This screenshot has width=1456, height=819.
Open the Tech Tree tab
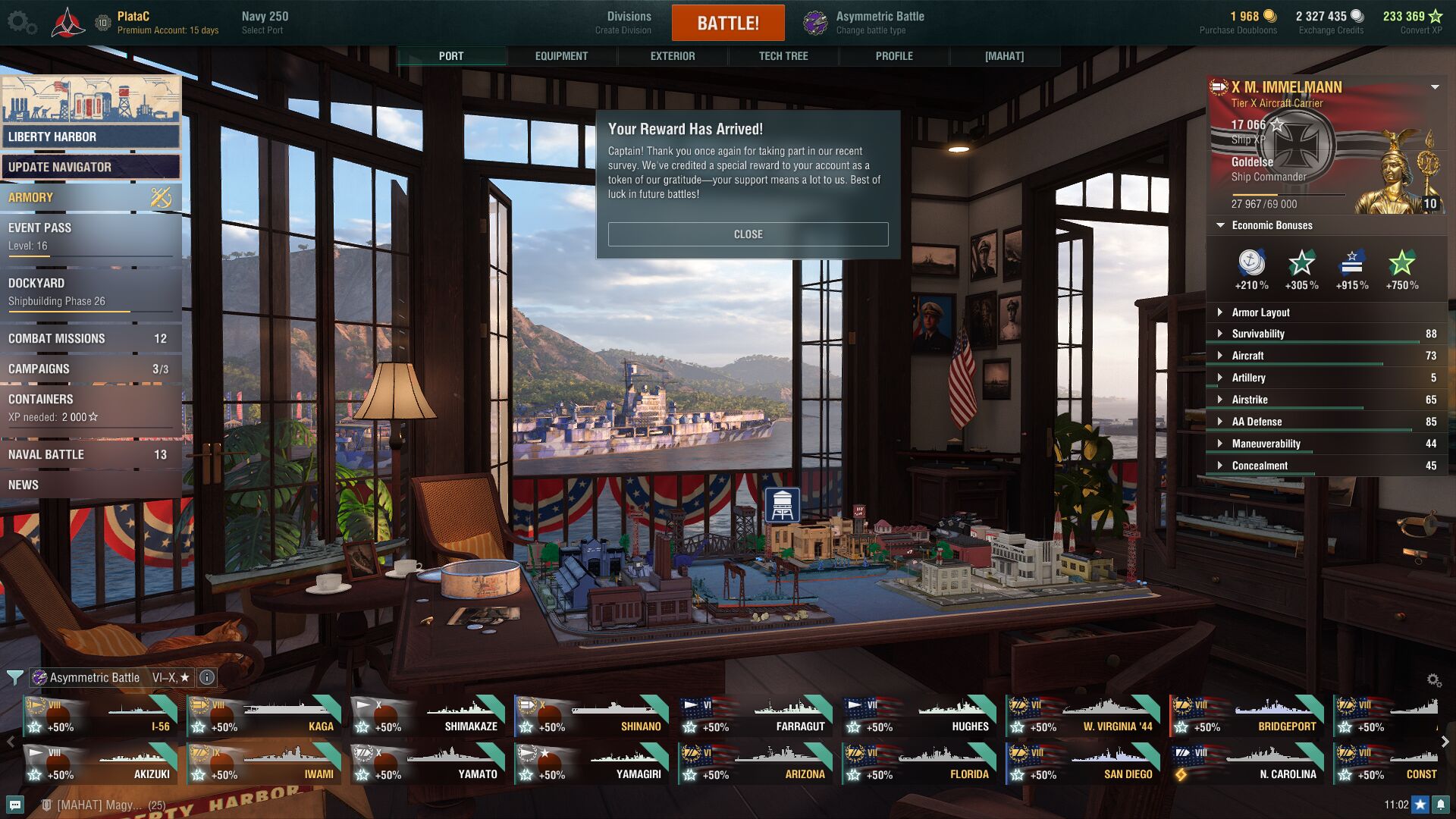783,56
